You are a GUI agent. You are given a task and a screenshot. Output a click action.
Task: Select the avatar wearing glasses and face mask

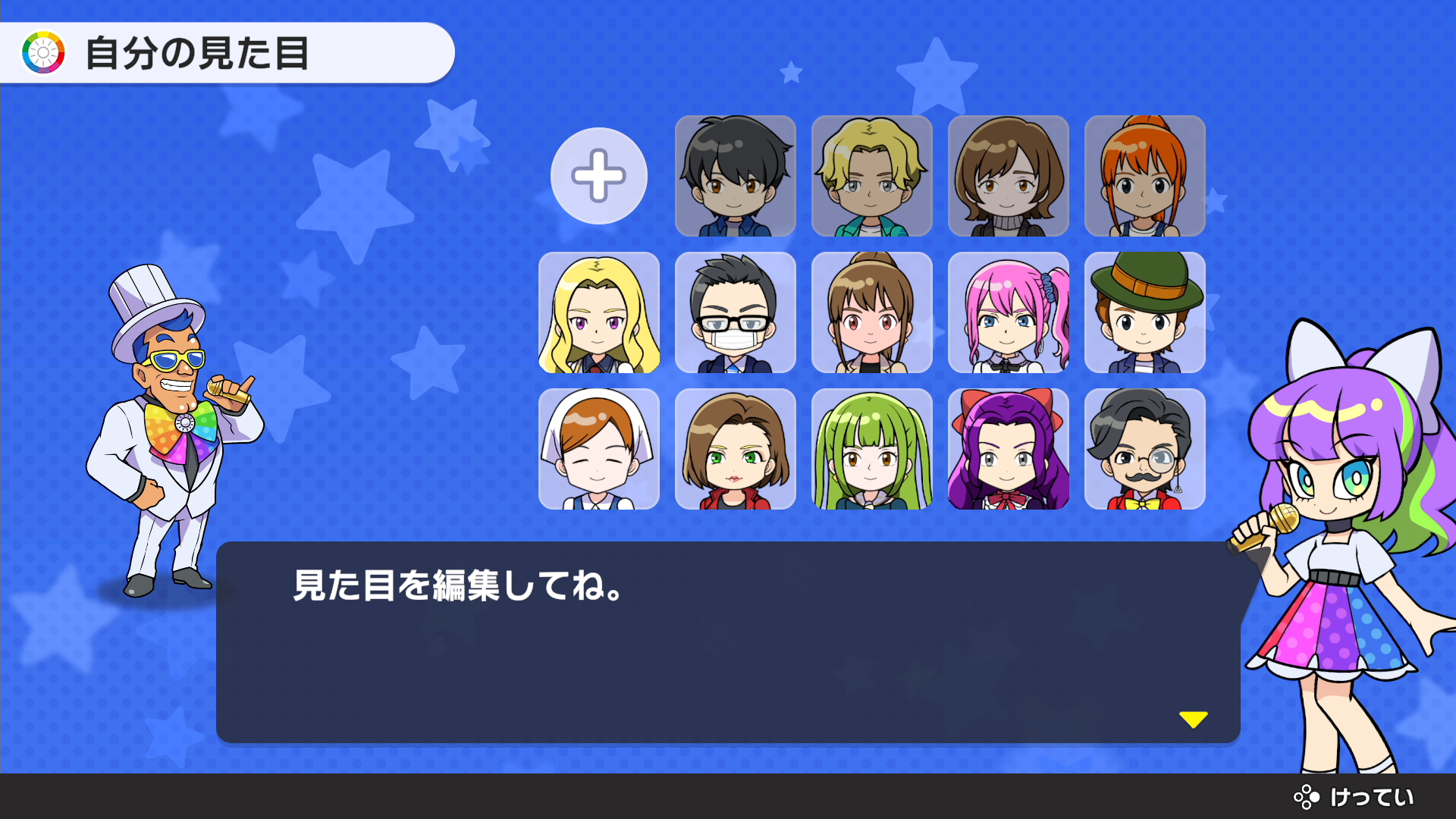coord(735,312)
